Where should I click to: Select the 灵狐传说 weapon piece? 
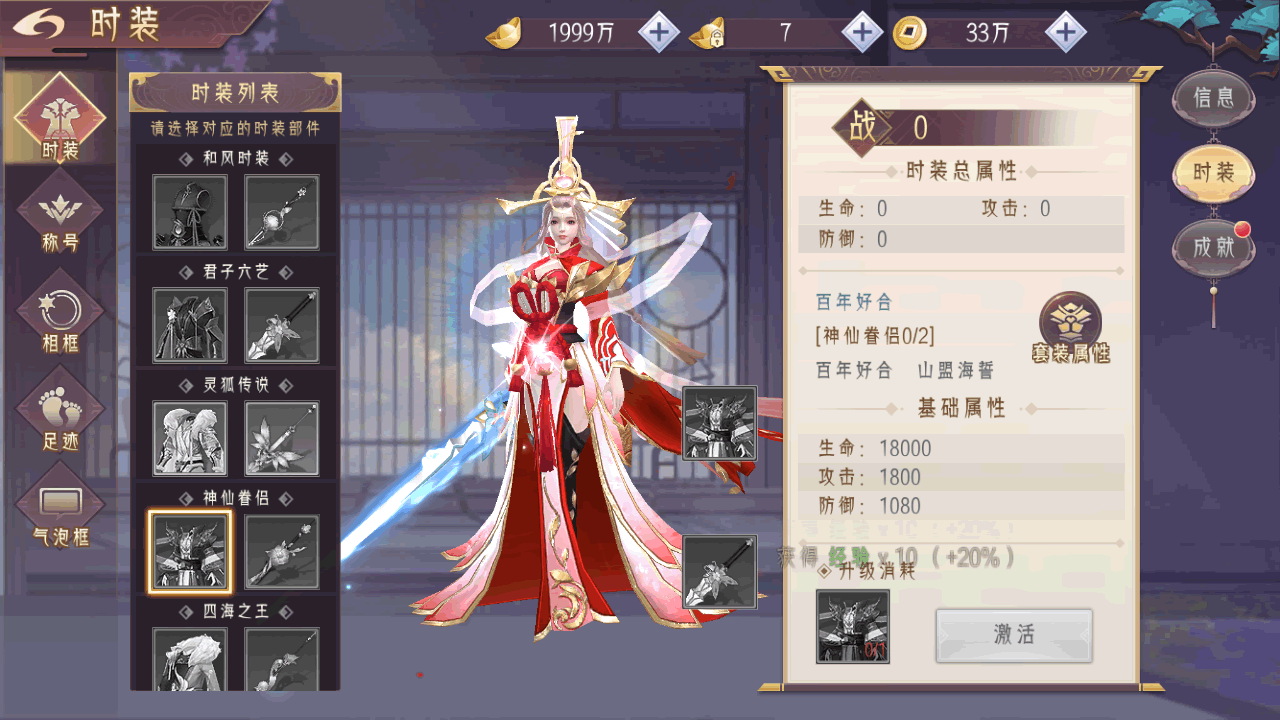coord(282,438)
